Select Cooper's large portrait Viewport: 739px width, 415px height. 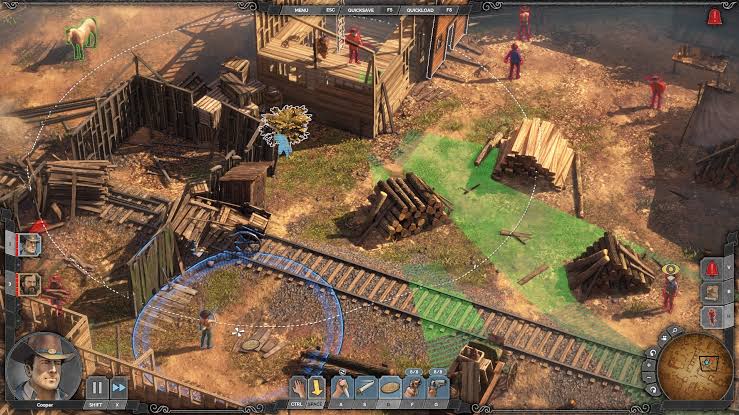[x=43, y=365]
